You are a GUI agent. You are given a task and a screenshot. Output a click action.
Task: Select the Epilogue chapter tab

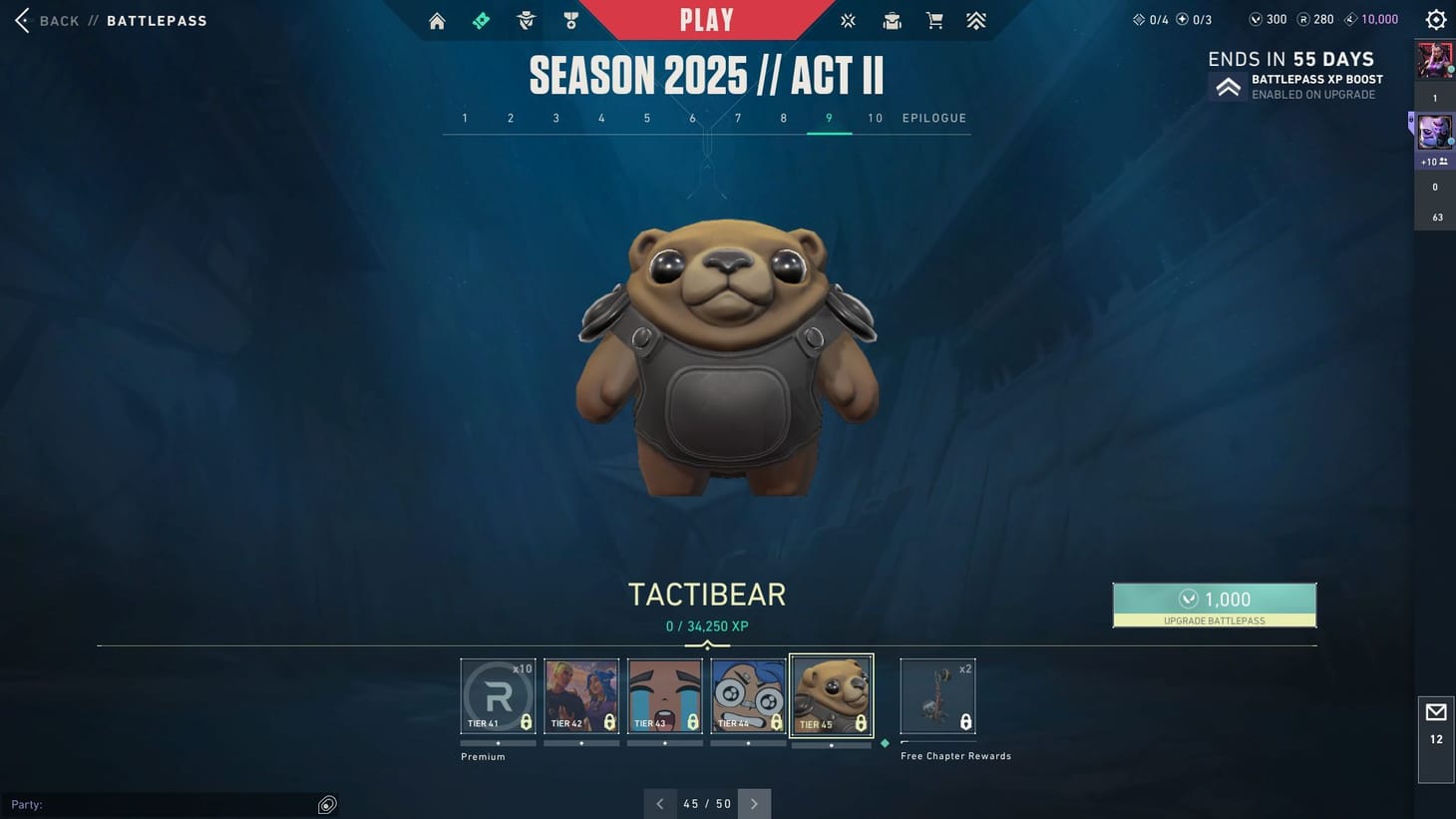[933, 118]
